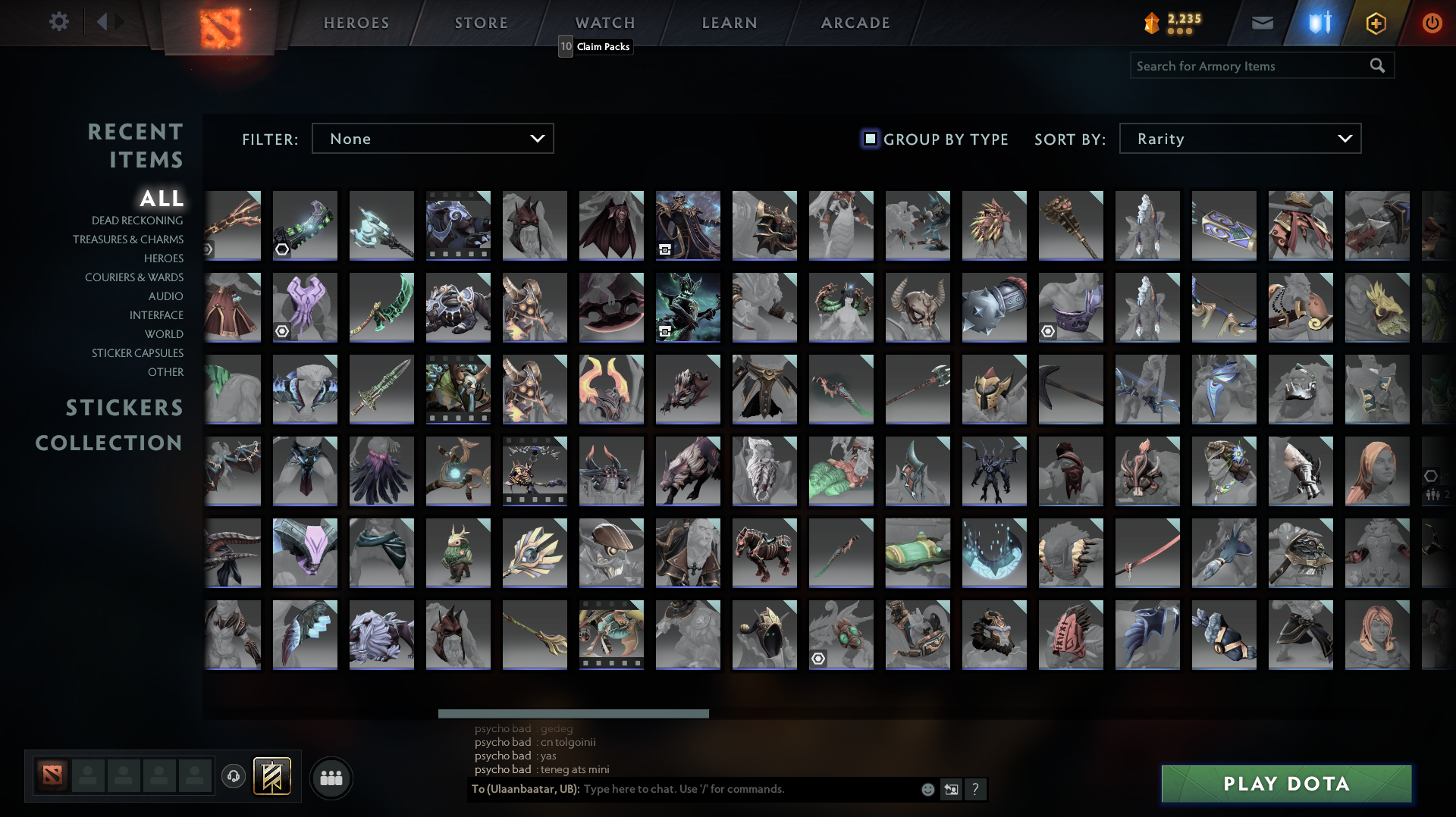Viewport: 1456px width, 817px height.
Task: Click the ticket icon beside party slots
Action: 271,776
